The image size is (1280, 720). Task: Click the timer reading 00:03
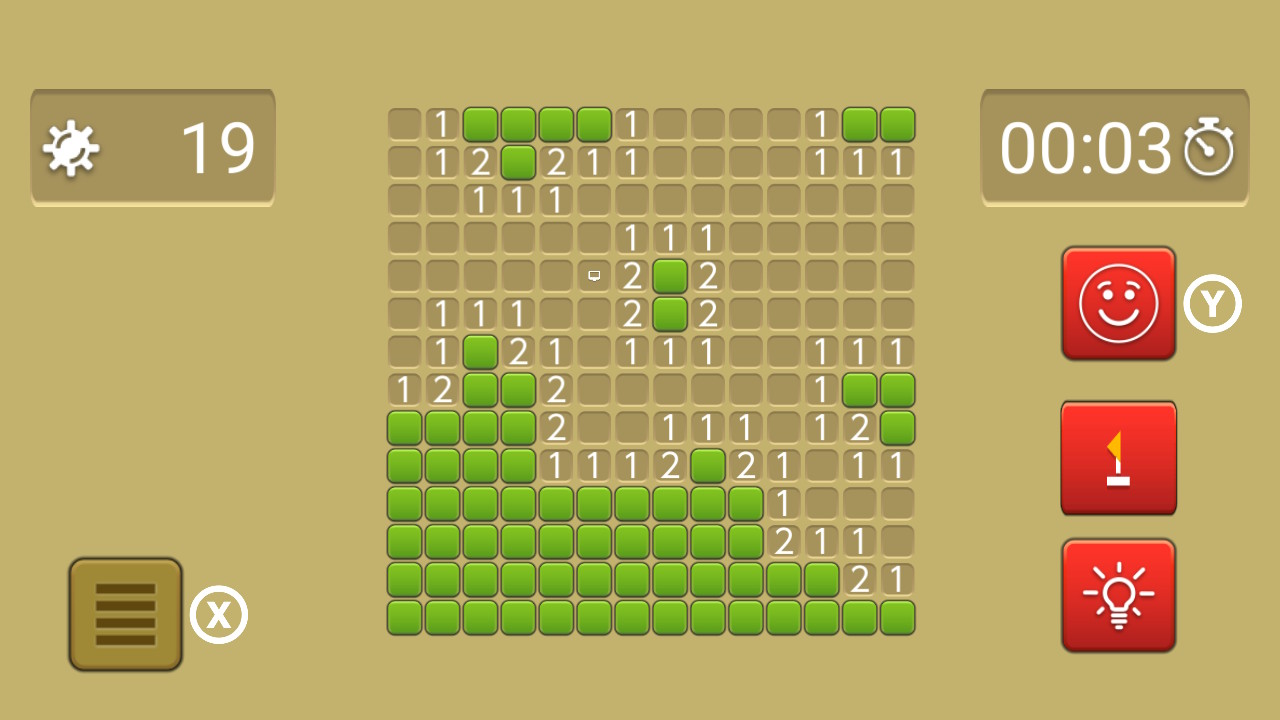point(1085,148)
